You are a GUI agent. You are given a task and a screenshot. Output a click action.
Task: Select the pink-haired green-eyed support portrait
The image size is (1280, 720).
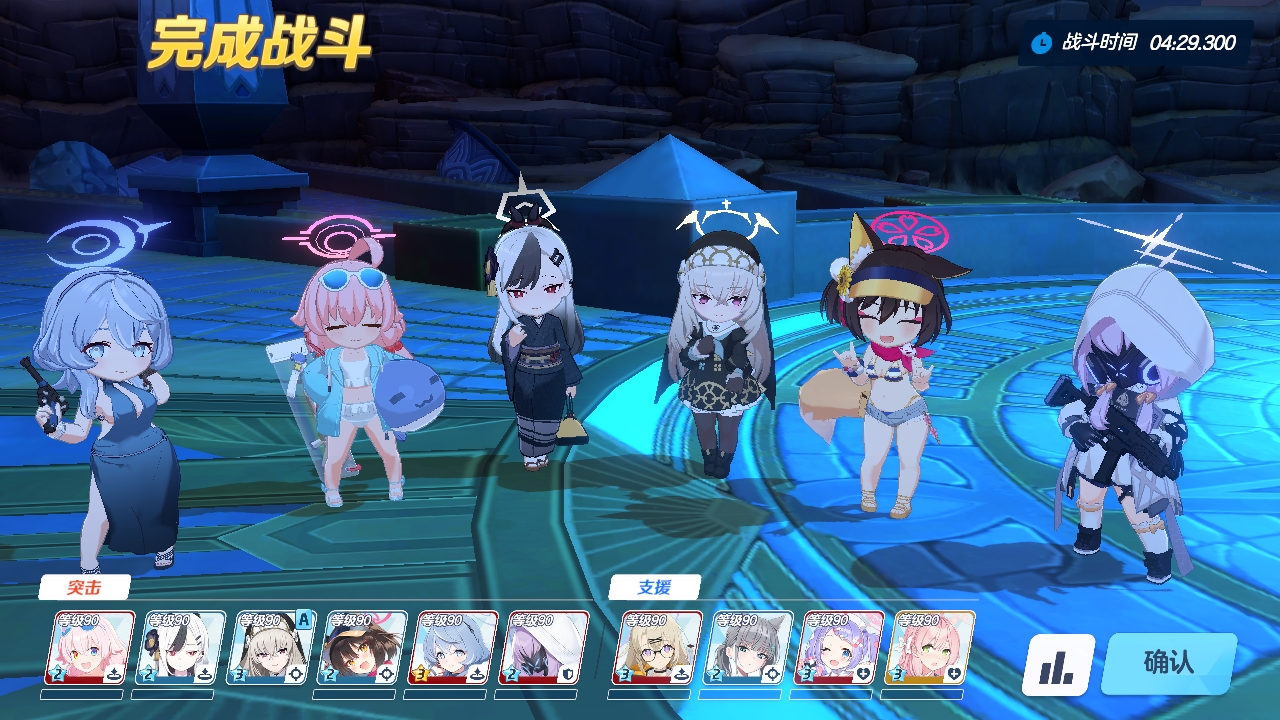click(930, 648)
